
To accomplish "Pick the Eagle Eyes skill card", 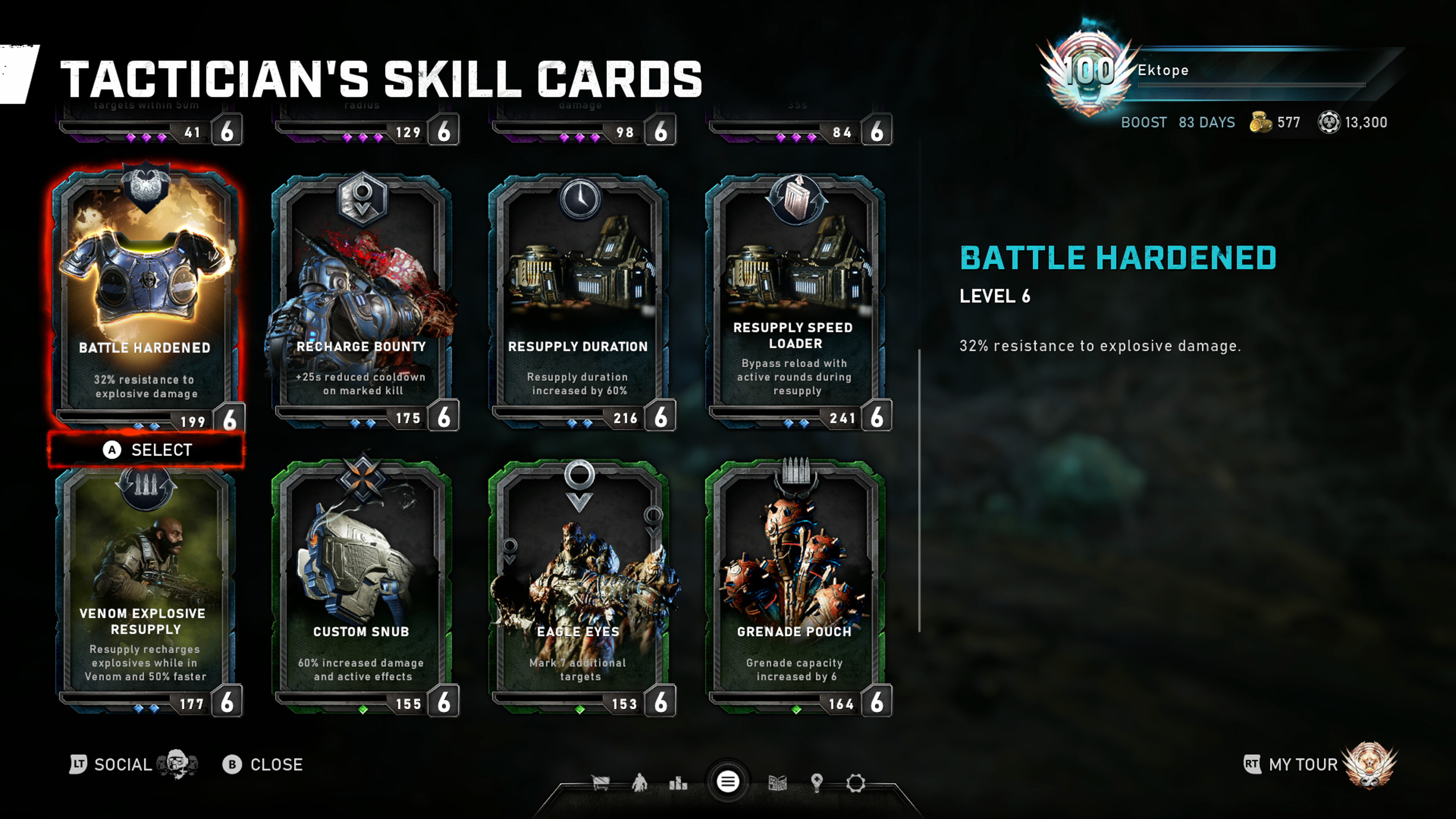I will tap(578, 588).
